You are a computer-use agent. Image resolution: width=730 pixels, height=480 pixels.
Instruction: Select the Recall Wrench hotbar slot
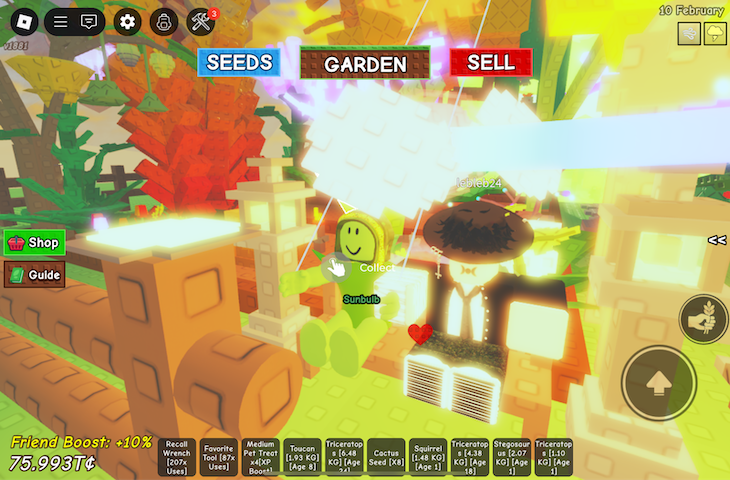(x=177, y=457)
